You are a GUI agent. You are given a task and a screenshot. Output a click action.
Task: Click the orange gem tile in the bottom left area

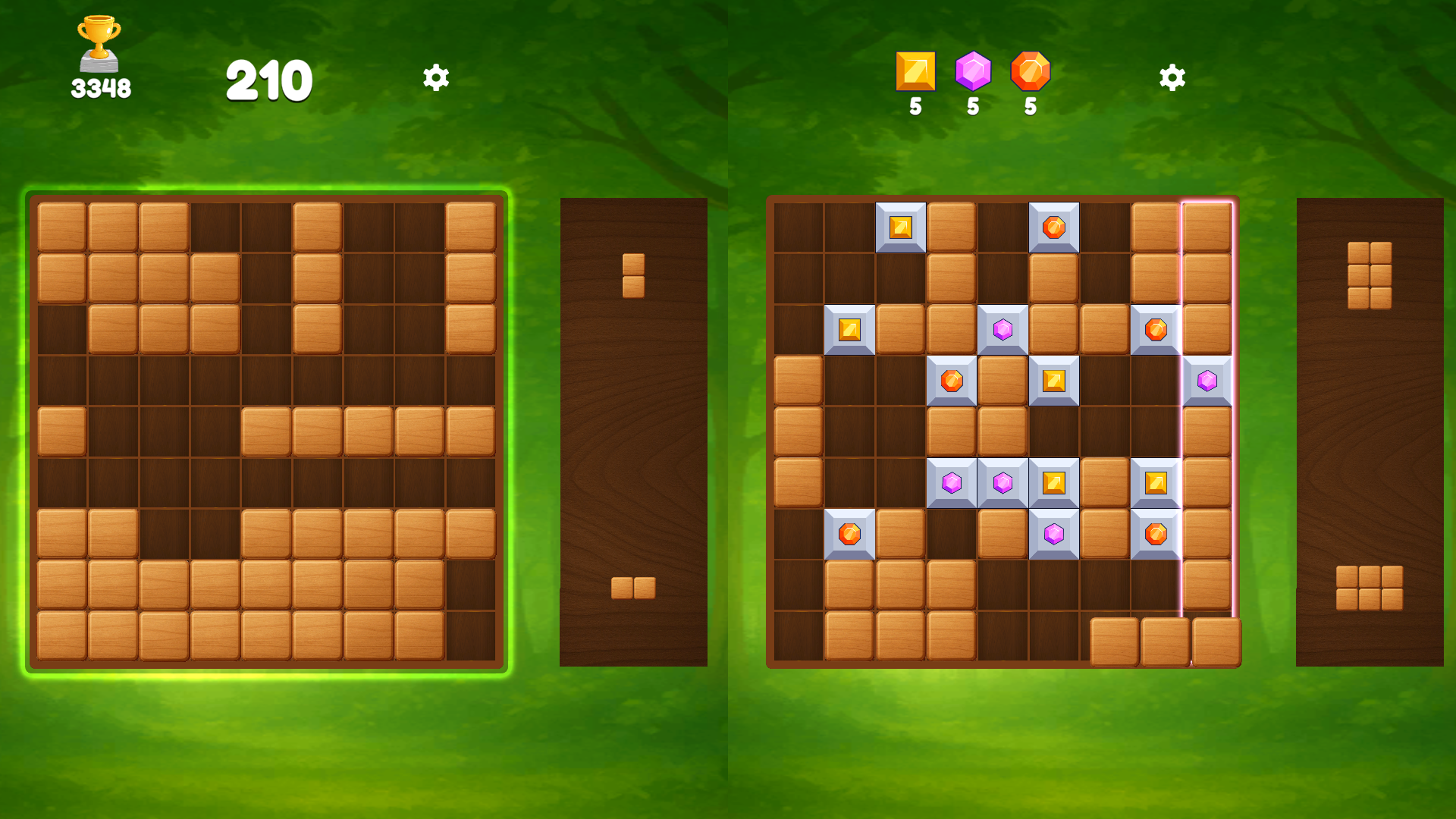tap(850, 535)
